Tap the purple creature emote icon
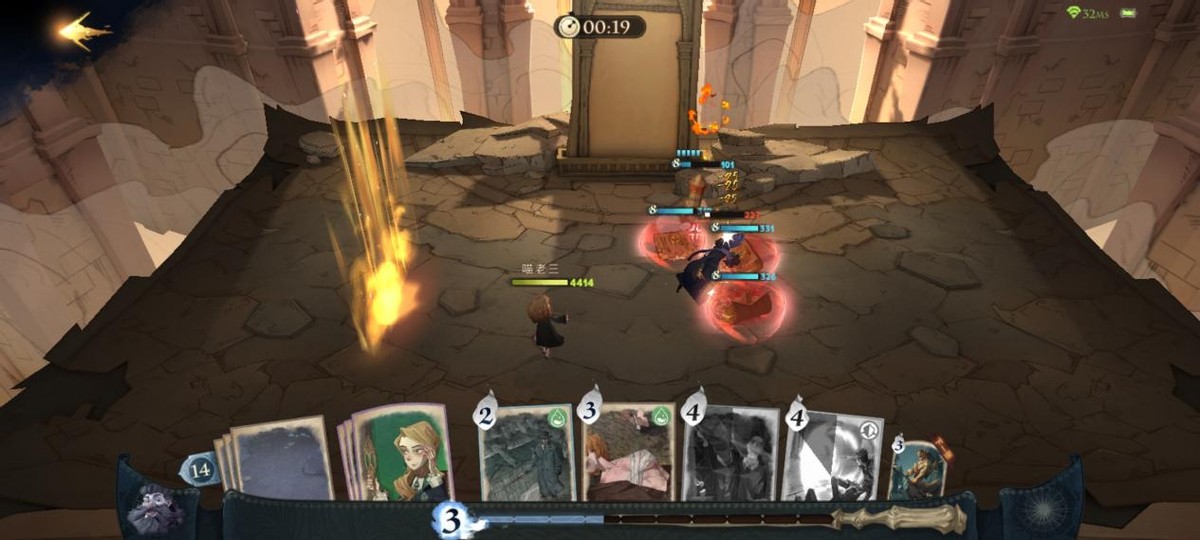The height and width of the screenshot is (540, 1200). pos(155,508)
